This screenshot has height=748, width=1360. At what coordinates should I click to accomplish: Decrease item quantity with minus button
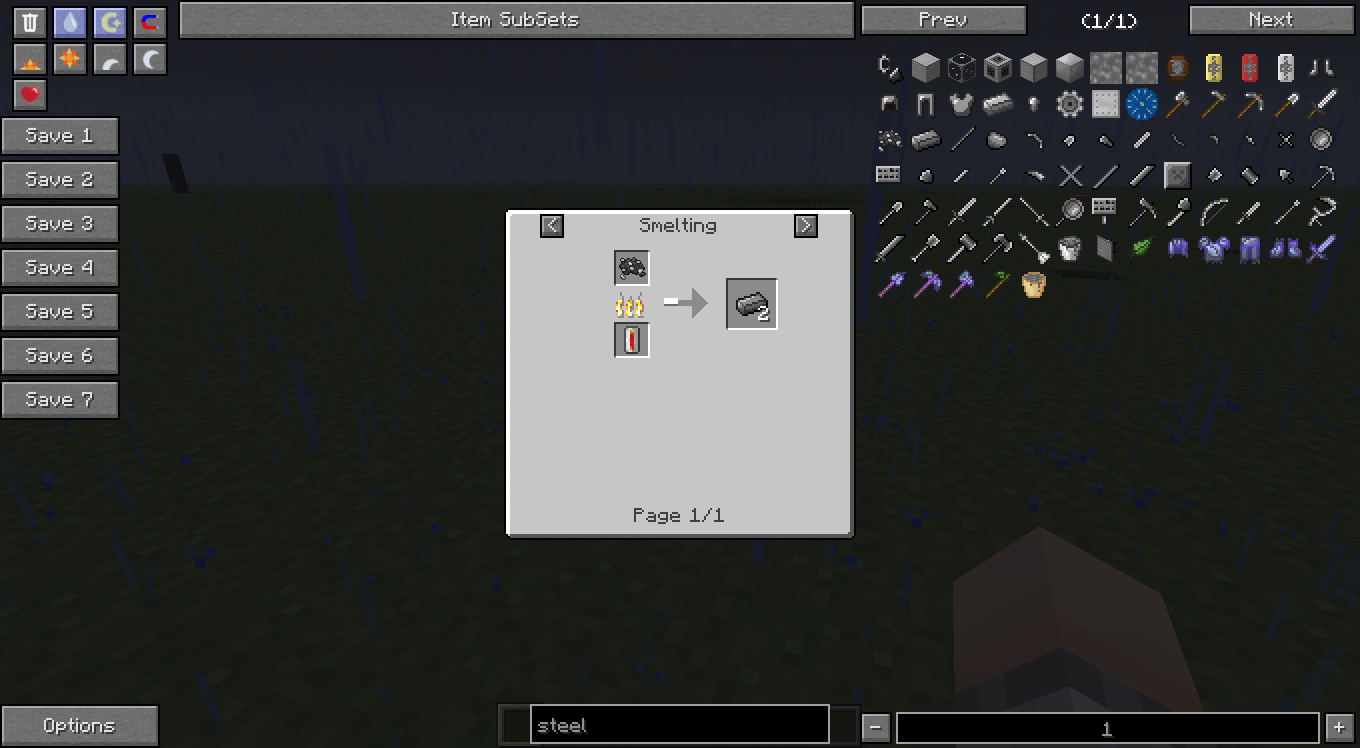point(875,728)
